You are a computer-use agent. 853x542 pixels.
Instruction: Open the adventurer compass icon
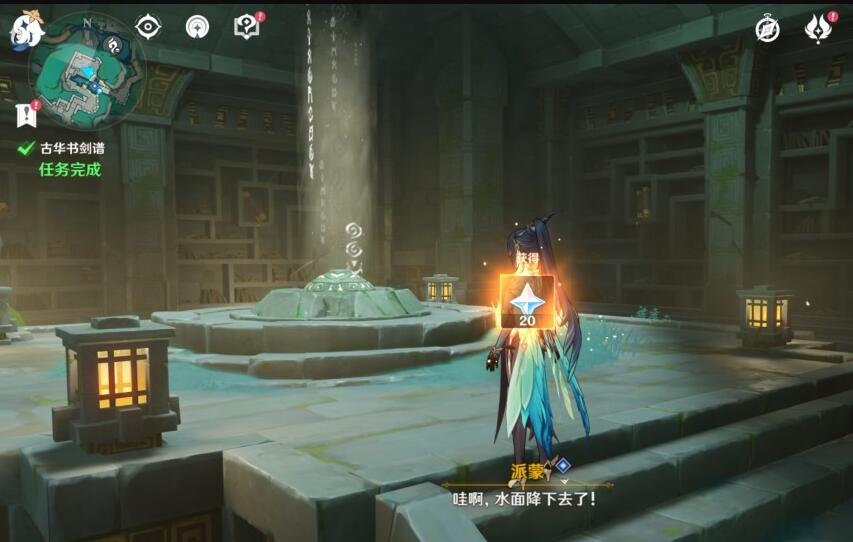767,29
